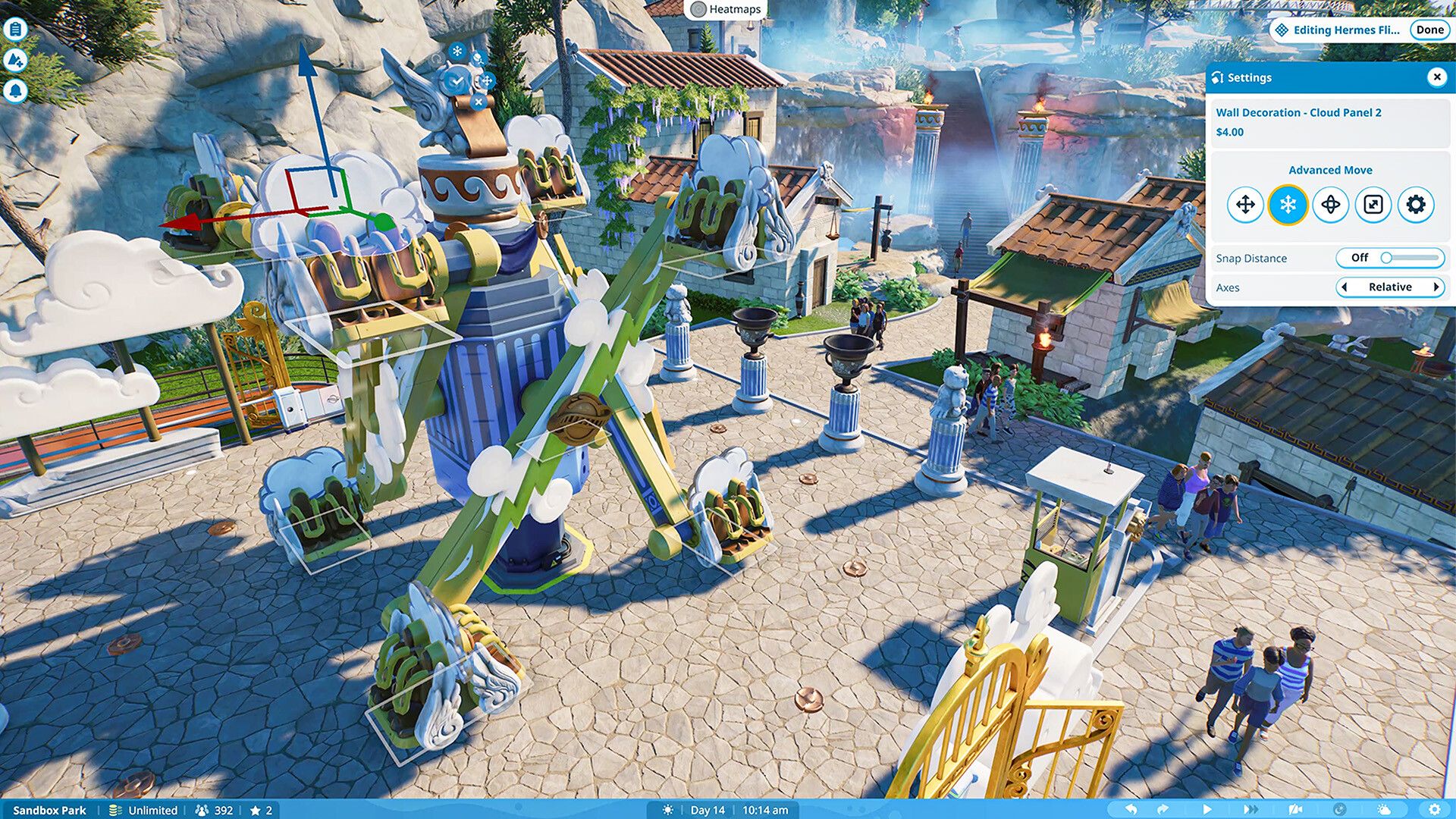
Task: Cycle Axes to next option with right arrow
Action: 1438,287
